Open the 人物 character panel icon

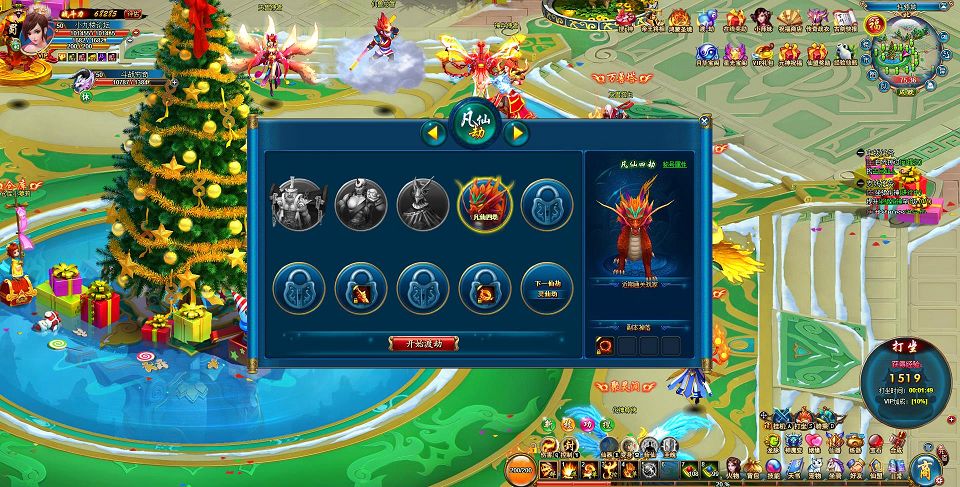(734, 468)
